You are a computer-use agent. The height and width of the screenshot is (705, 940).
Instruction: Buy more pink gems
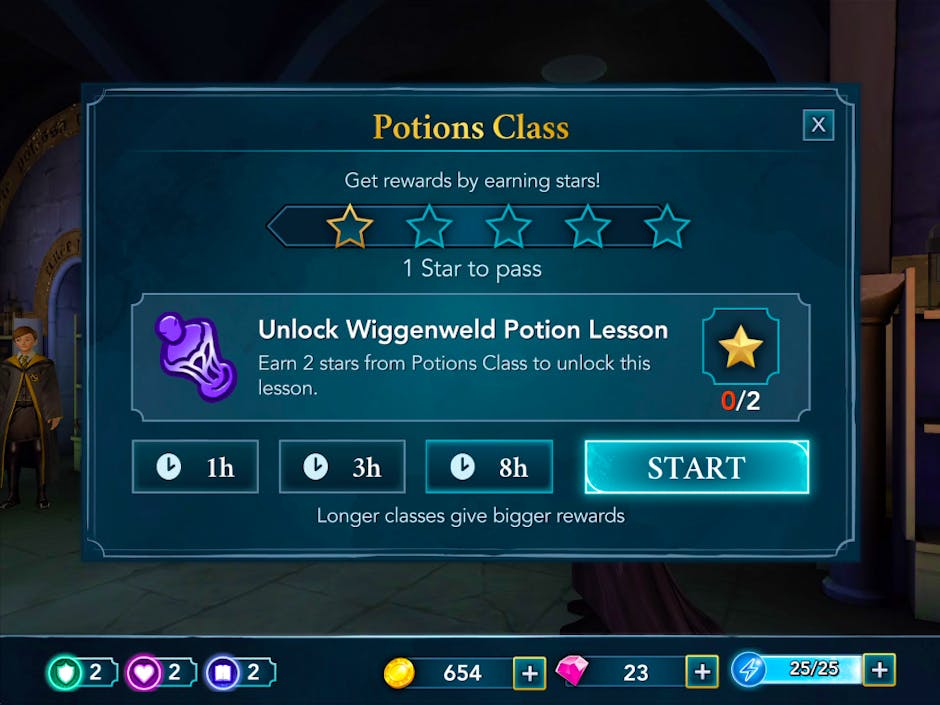tap(702, 673)
